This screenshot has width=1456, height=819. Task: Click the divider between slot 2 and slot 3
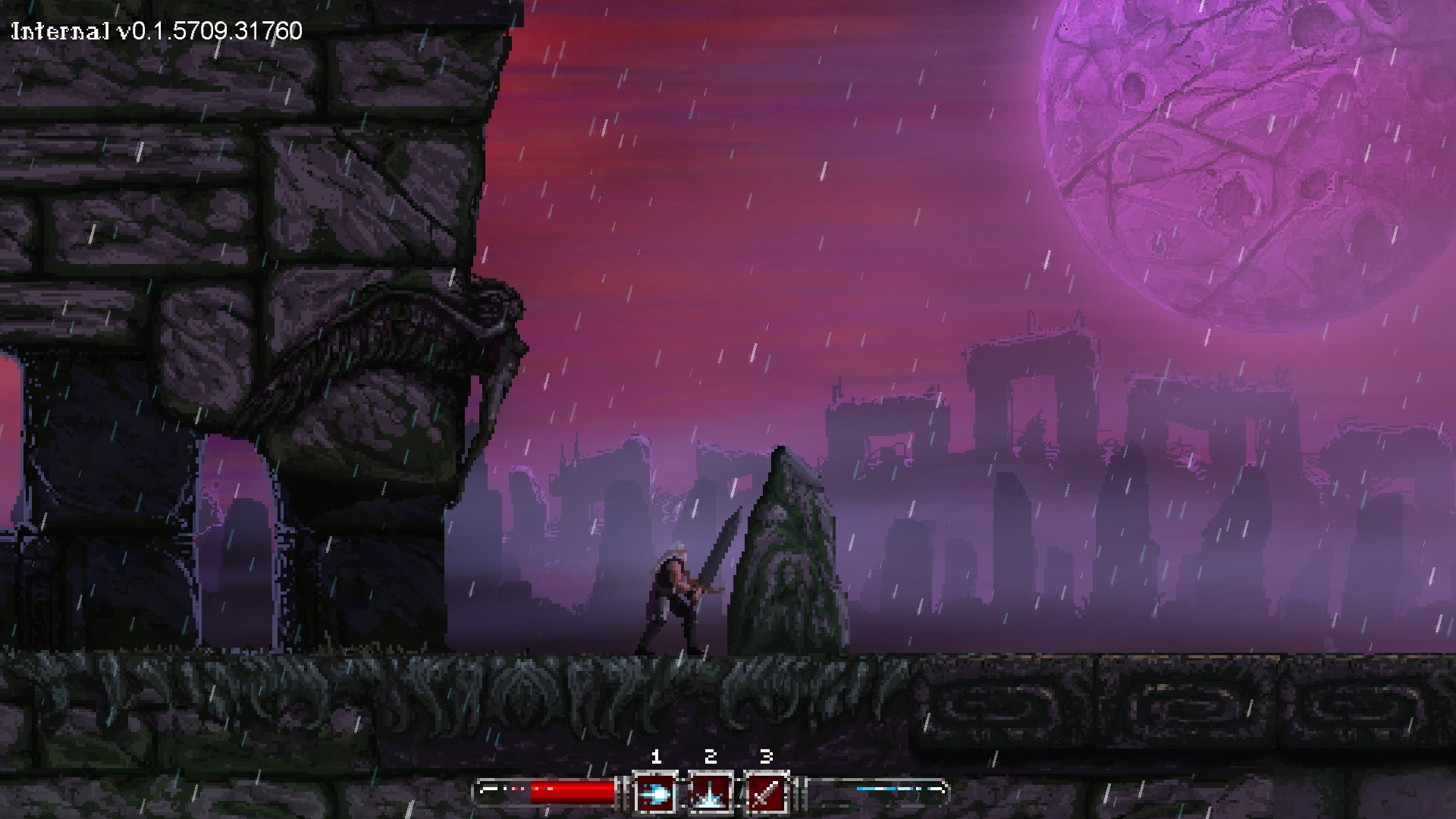(x=740, y=792)
